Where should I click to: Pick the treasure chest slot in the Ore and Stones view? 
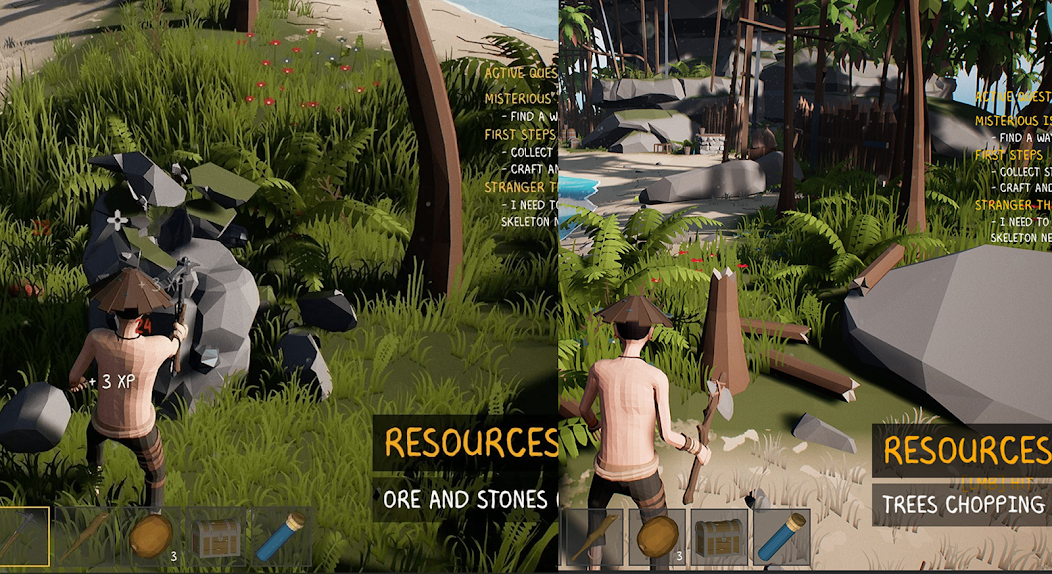coord(214,537)
